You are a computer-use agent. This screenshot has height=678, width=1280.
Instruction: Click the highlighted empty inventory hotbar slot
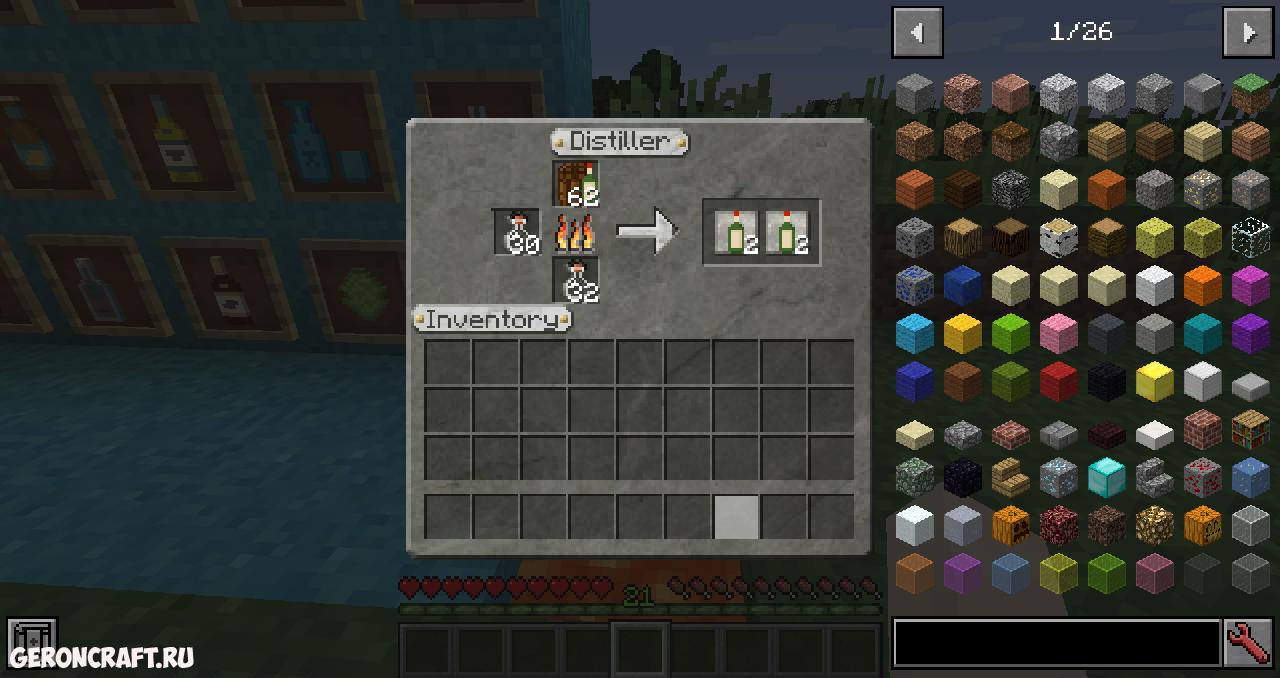coord(736,517)
